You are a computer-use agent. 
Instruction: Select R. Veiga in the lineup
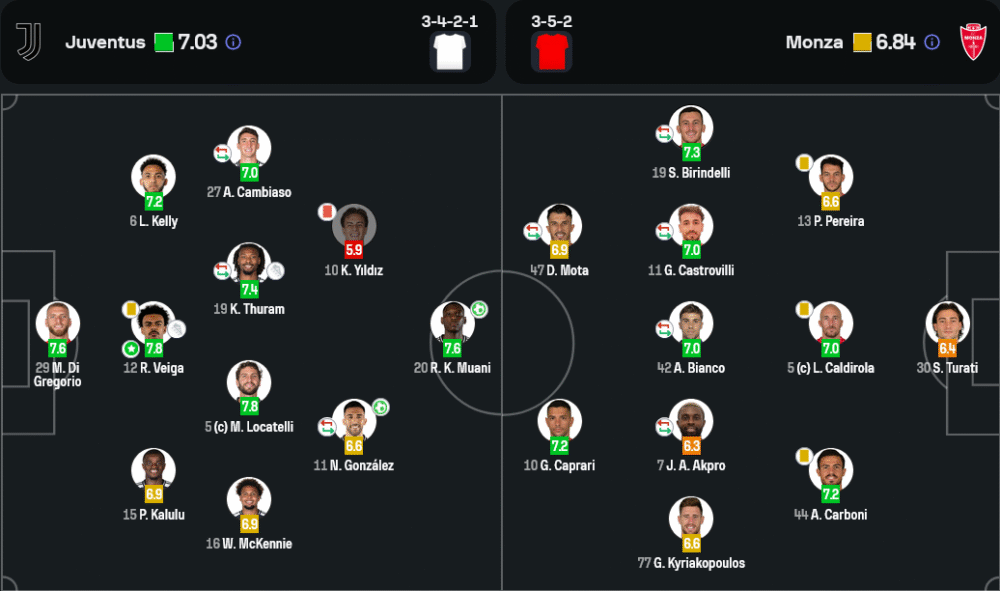[x=153, y=323]
